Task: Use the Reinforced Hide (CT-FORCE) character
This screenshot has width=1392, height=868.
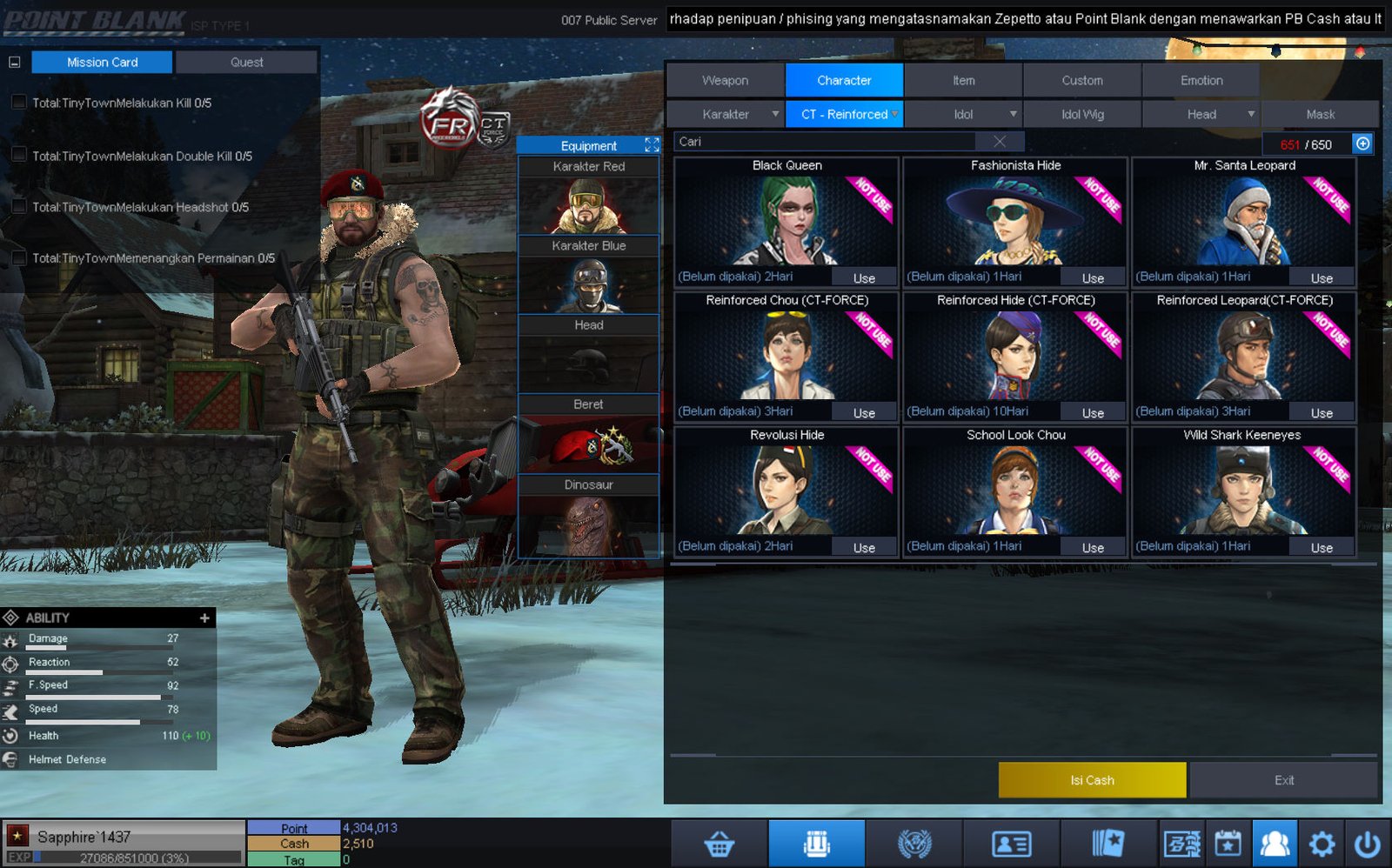Action: [1093, 413]
